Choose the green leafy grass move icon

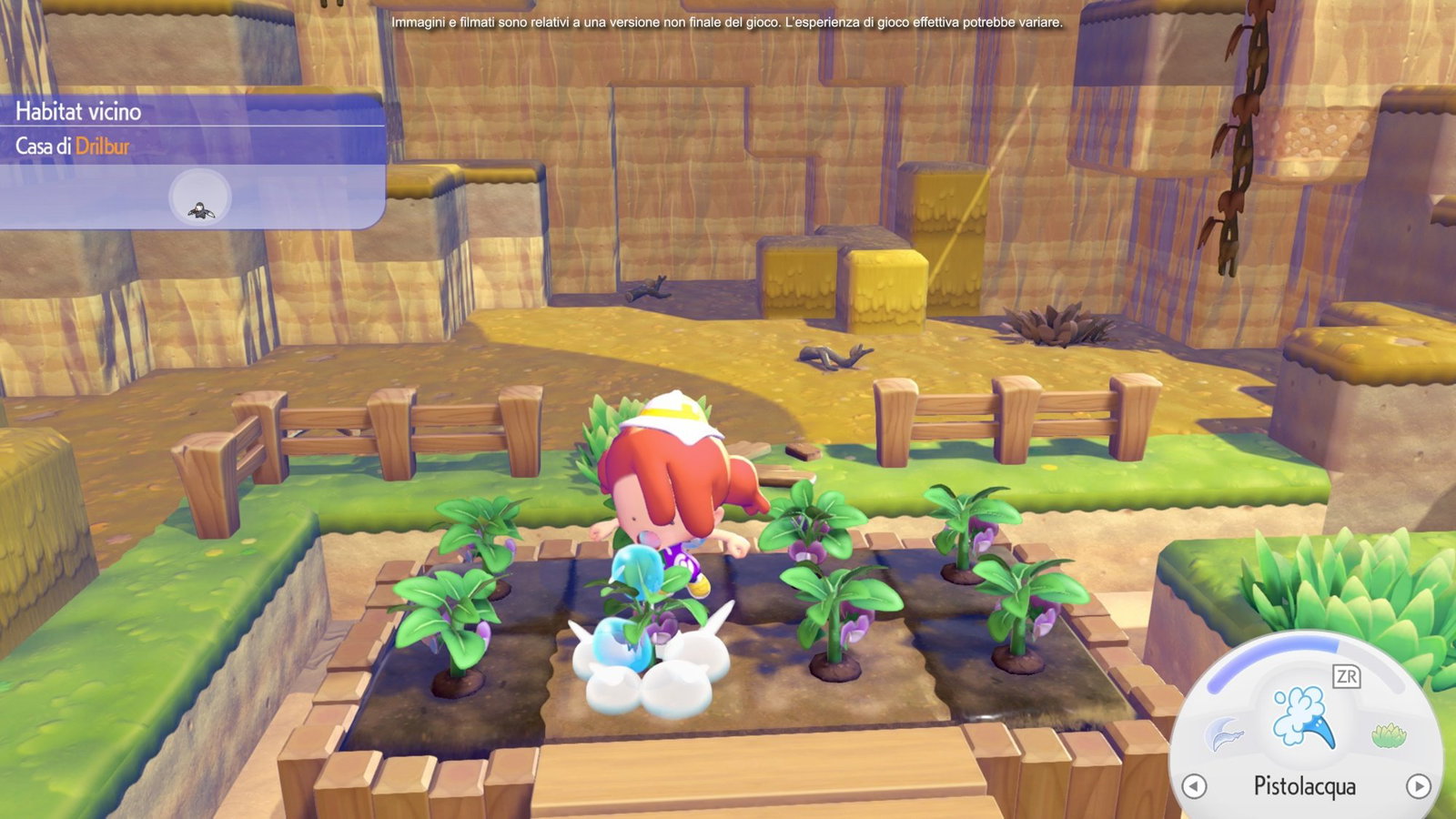point(1388,734)
